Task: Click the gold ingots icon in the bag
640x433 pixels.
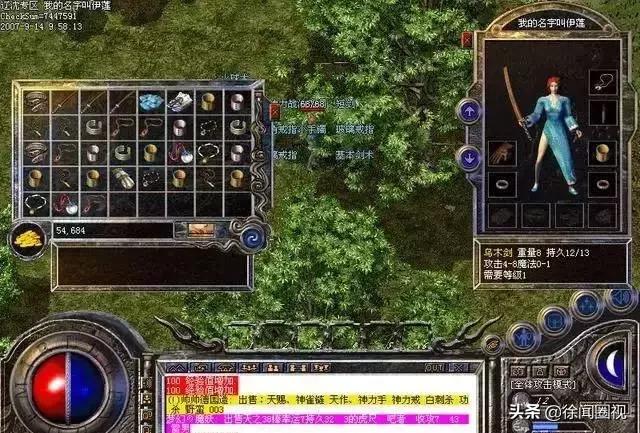Action: click(26, 234)
